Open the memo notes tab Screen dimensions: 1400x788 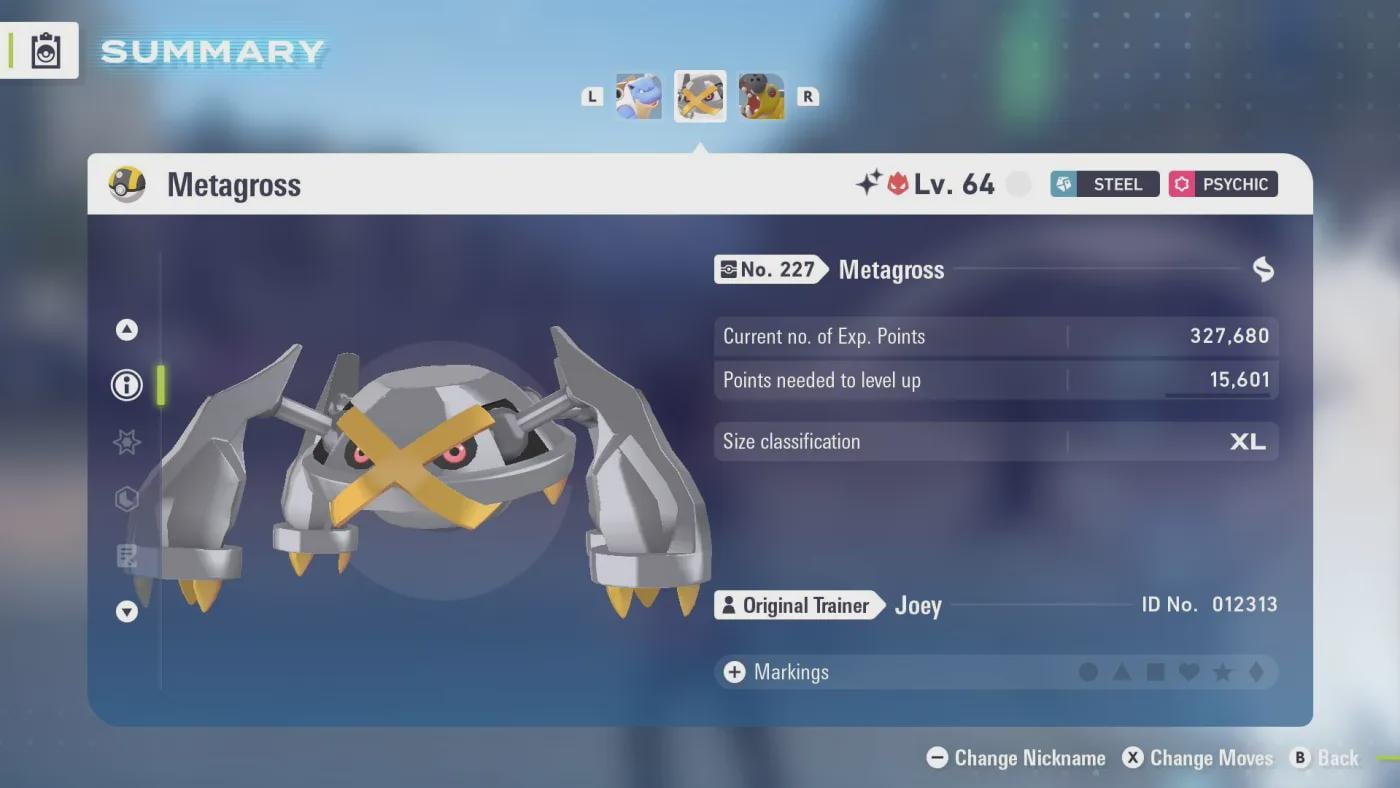(x=127, y=556)
